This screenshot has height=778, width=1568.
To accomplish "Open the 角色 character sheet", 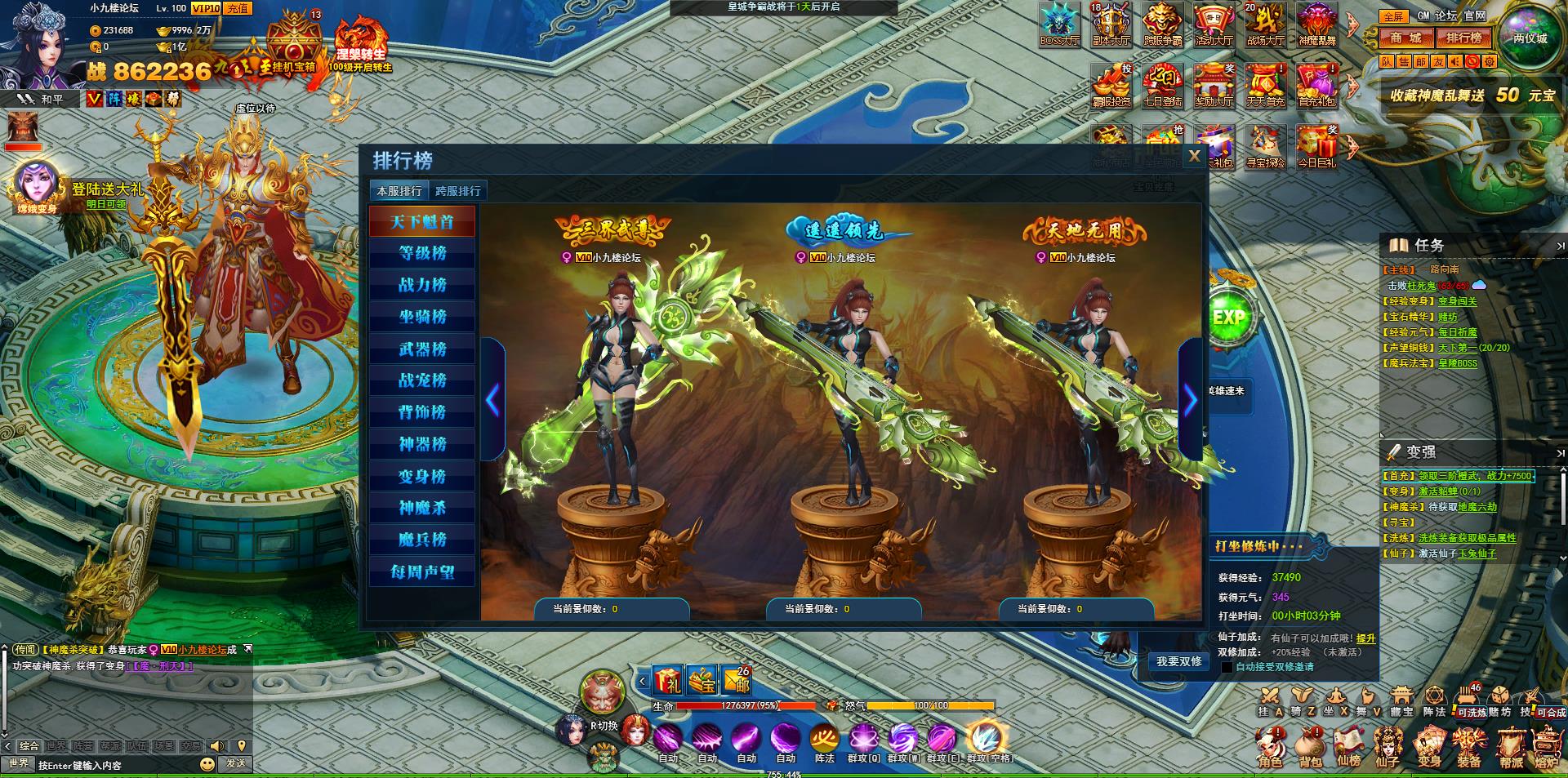I will click(1270, 747).
